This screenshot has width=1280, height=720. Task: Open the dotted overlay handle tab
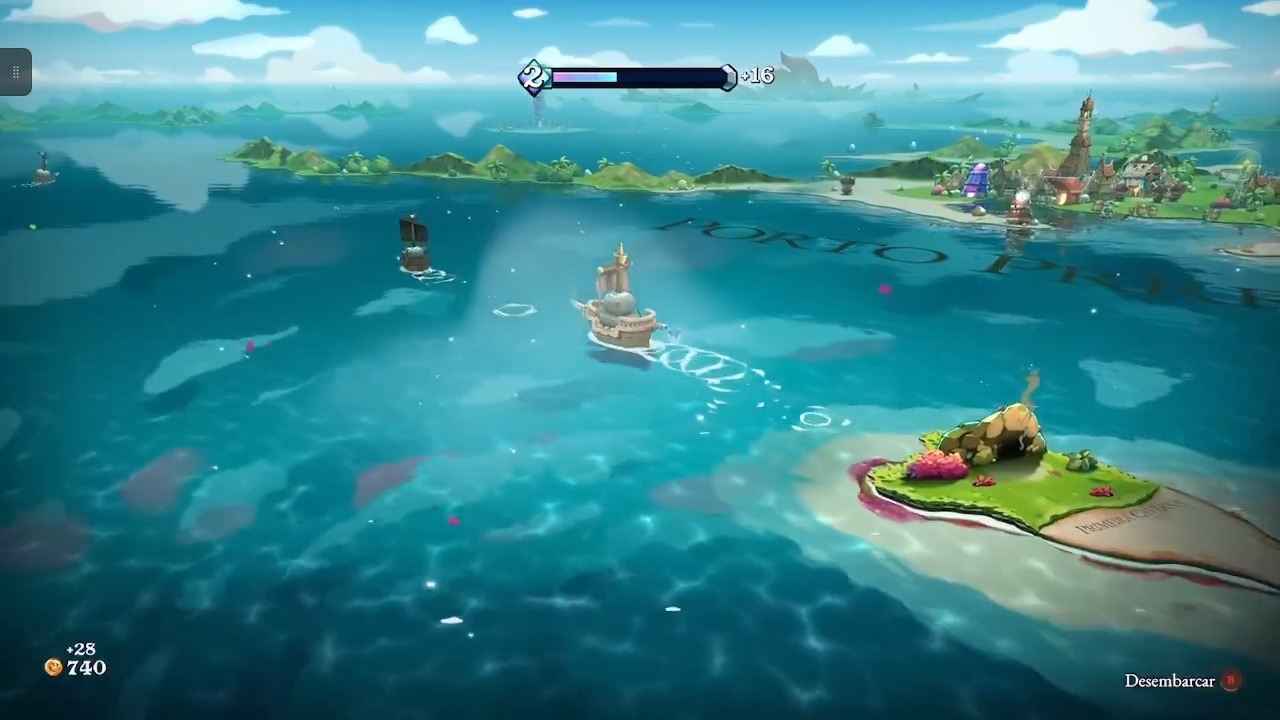coord(16,72)
